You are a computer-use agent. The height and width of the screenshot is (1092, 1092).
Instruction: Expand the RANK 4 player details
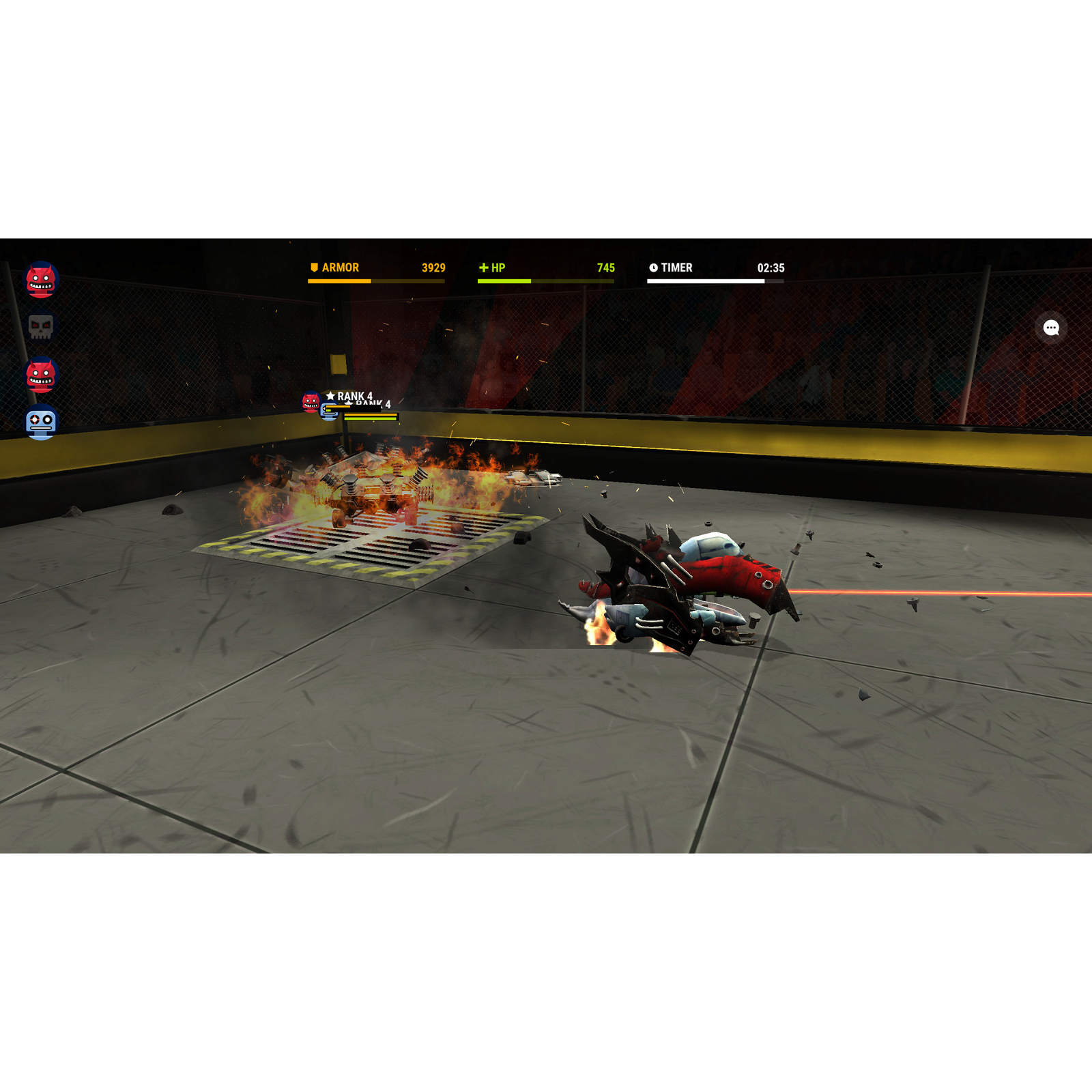(355, 395)
